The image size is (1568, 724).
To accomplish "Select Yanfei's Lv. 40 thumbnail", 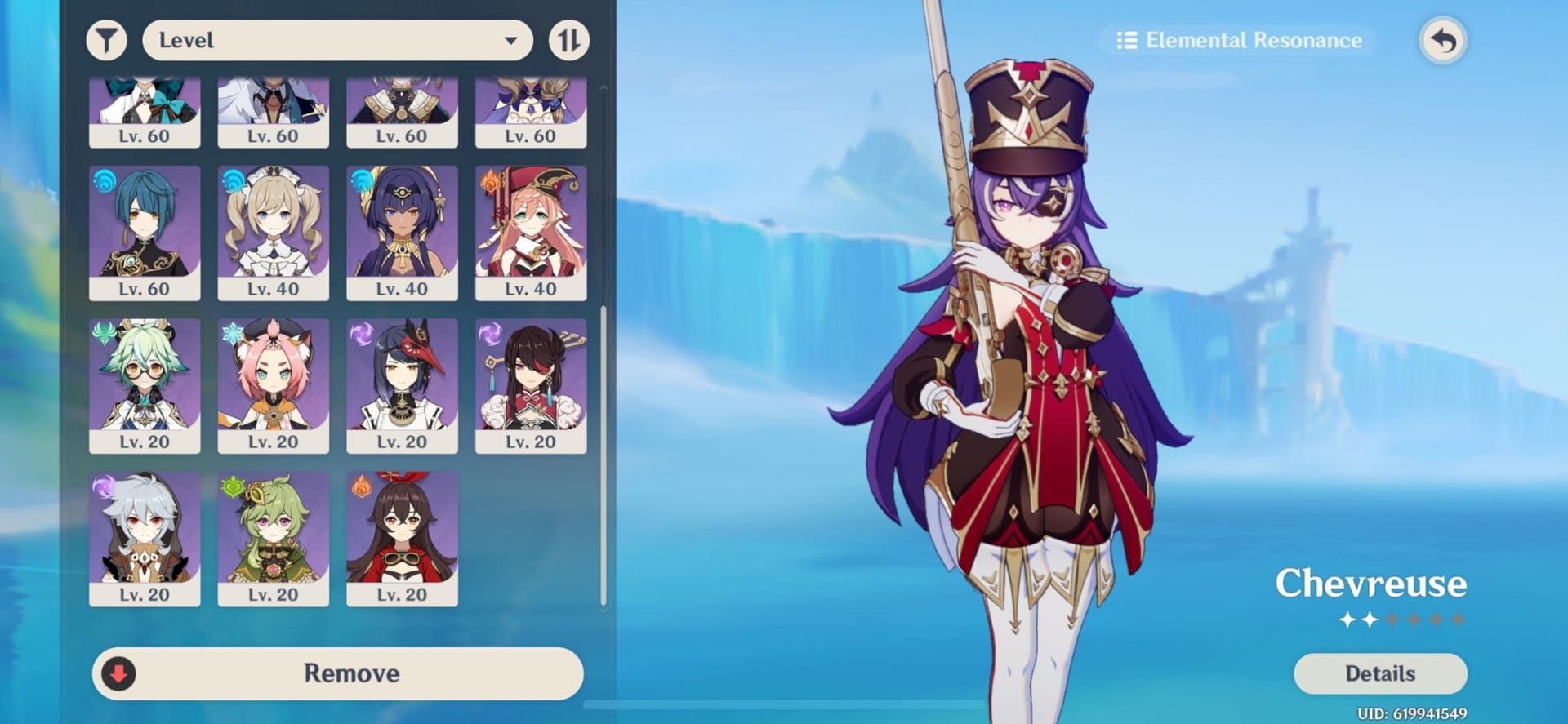I will 531,233.
